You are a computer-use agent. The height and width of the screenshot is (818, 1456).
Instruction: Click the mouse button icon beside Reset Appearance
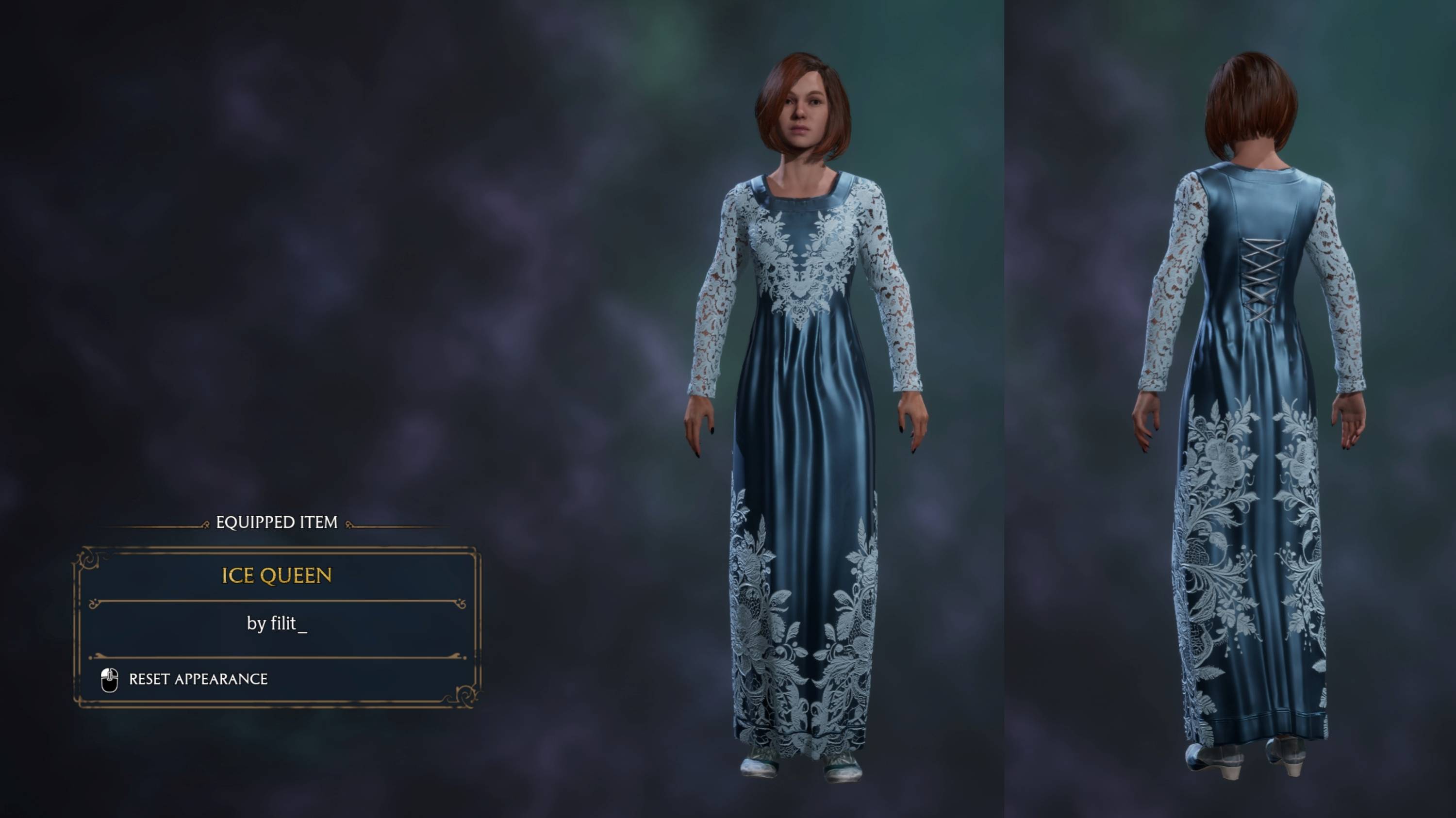[x=110, y=680]
